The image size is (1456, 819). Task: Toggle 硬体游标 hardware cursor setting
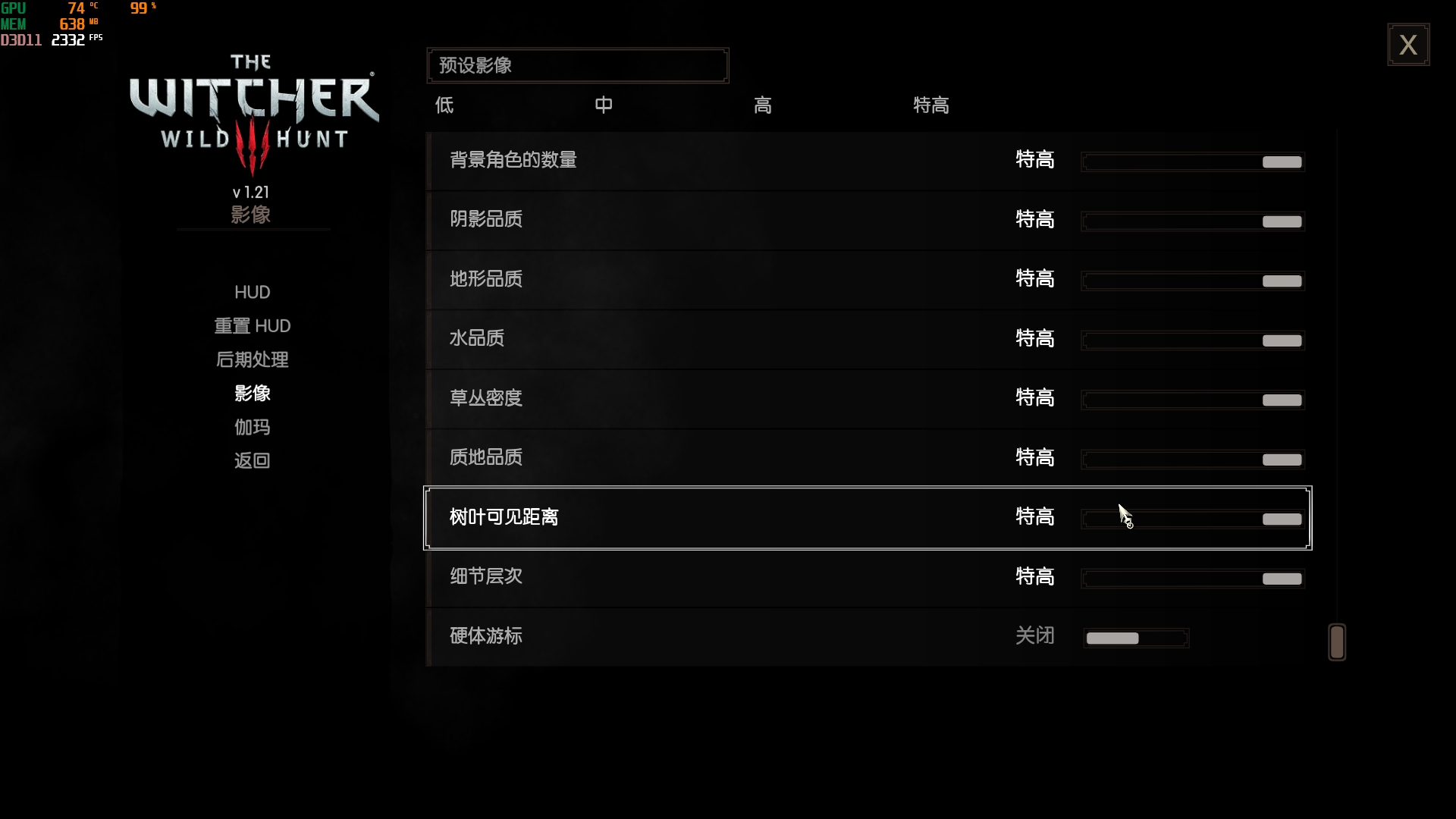[x=1137, y=638]
